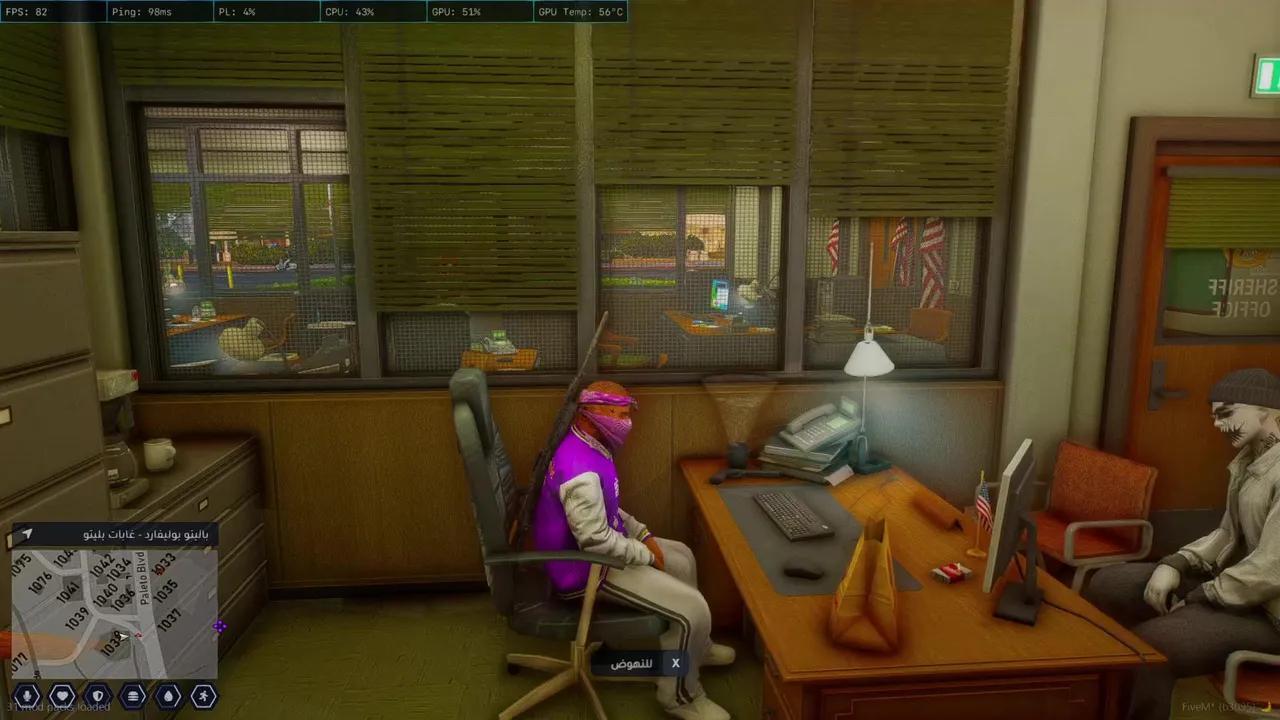1280x720 pixels.
Task: Click the health heart icon in the HUD
Action: click(x=61, y=695)
